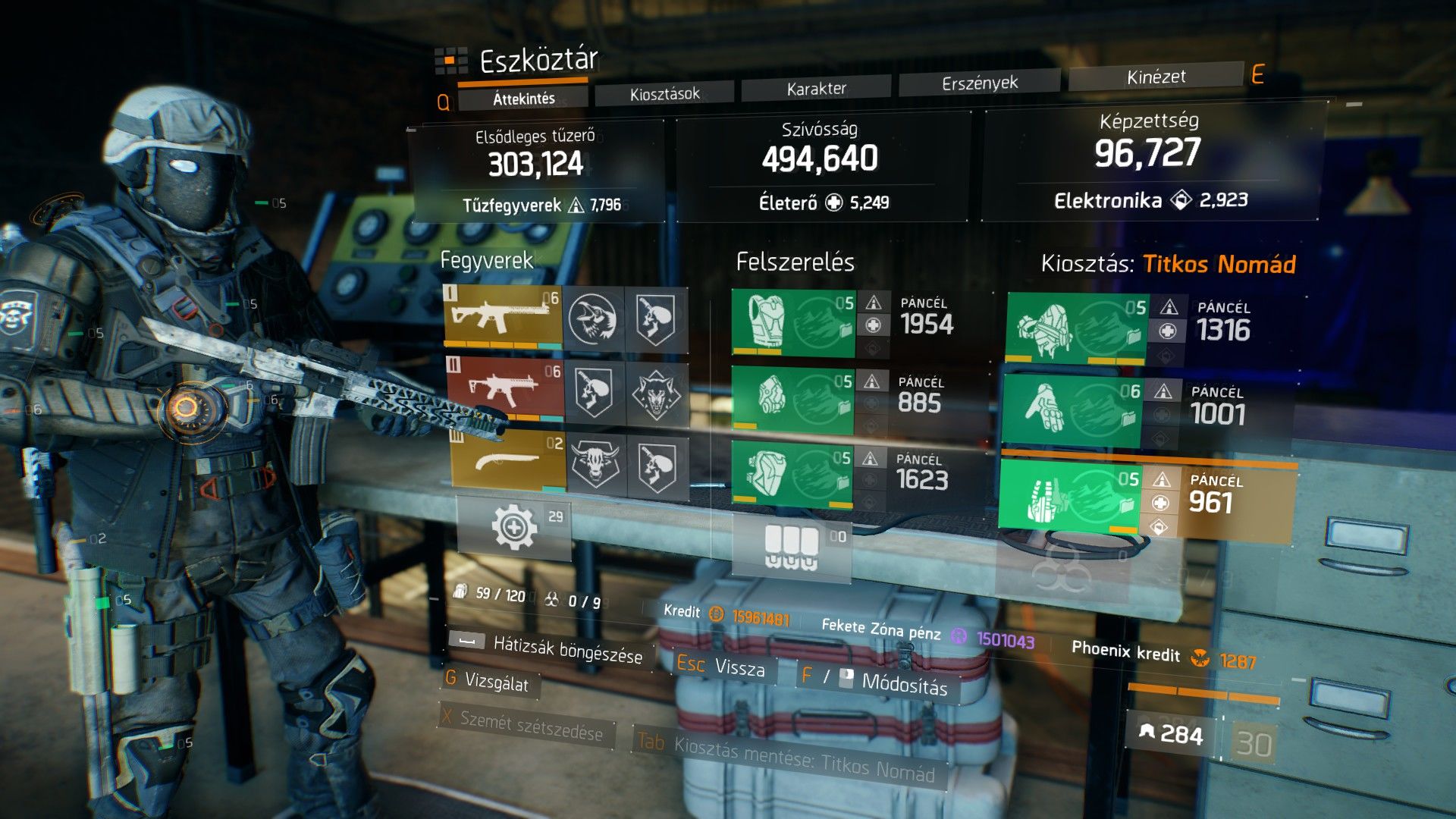This screenshot has height=819, width=1456.
Task: Open the Kiosztások tab
Action: [664, 94]
